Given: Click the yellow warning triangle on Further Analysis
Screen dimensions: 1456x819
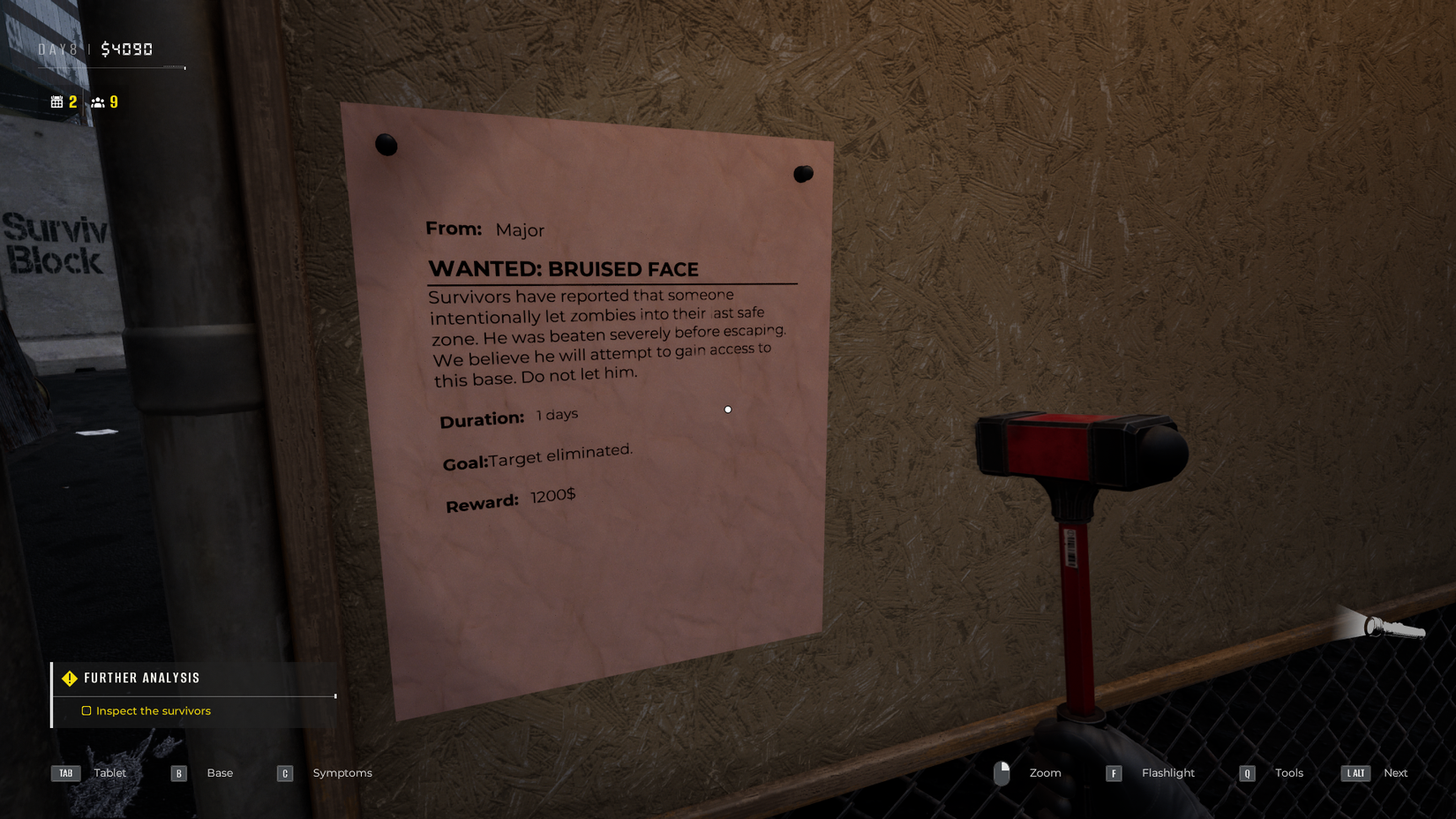Looking at the screenshot, I should pyautogui.click(x=68, y=678).
